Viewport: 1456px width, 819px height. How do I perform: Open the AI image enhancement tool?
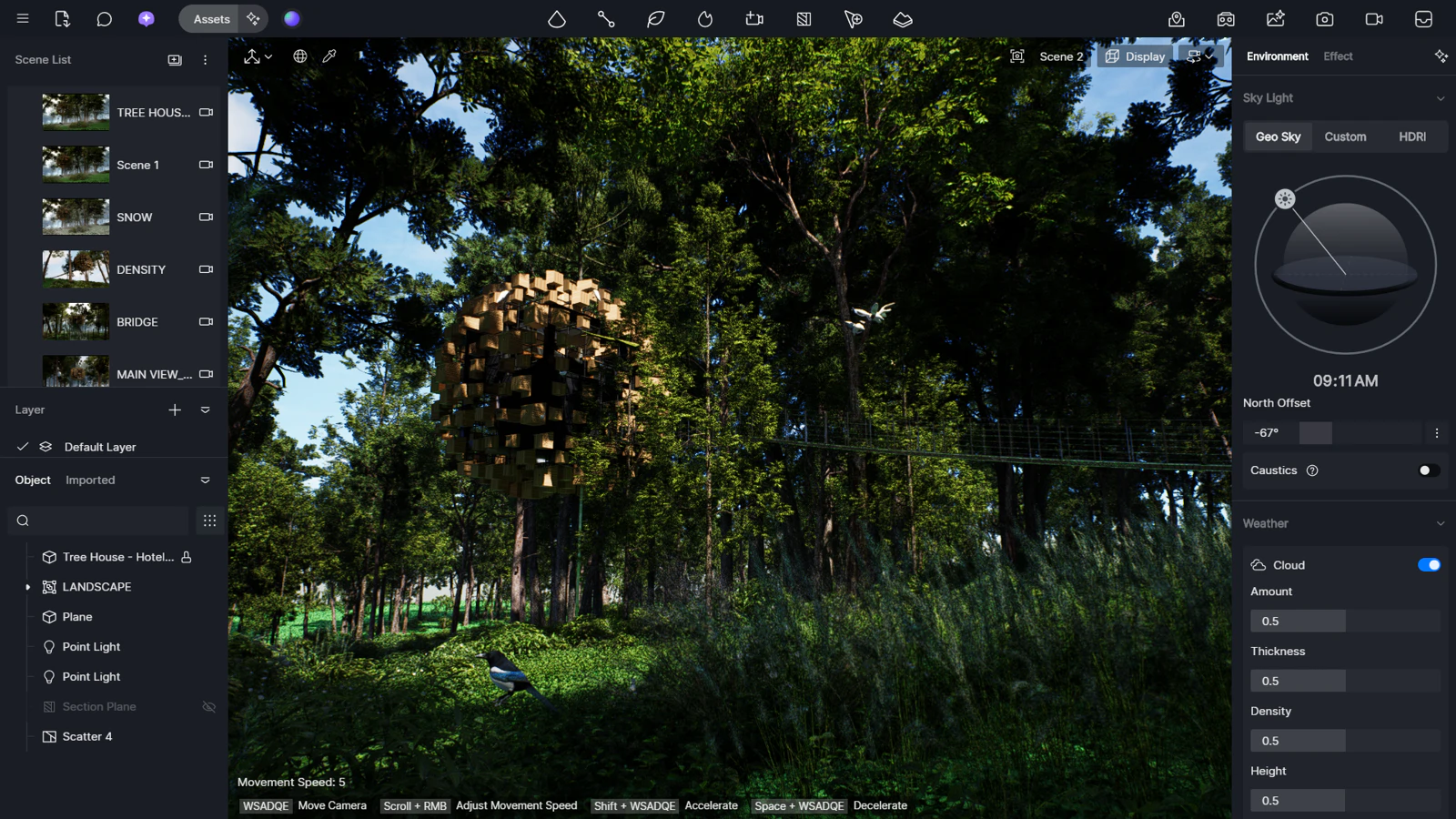click(1275, 18)
